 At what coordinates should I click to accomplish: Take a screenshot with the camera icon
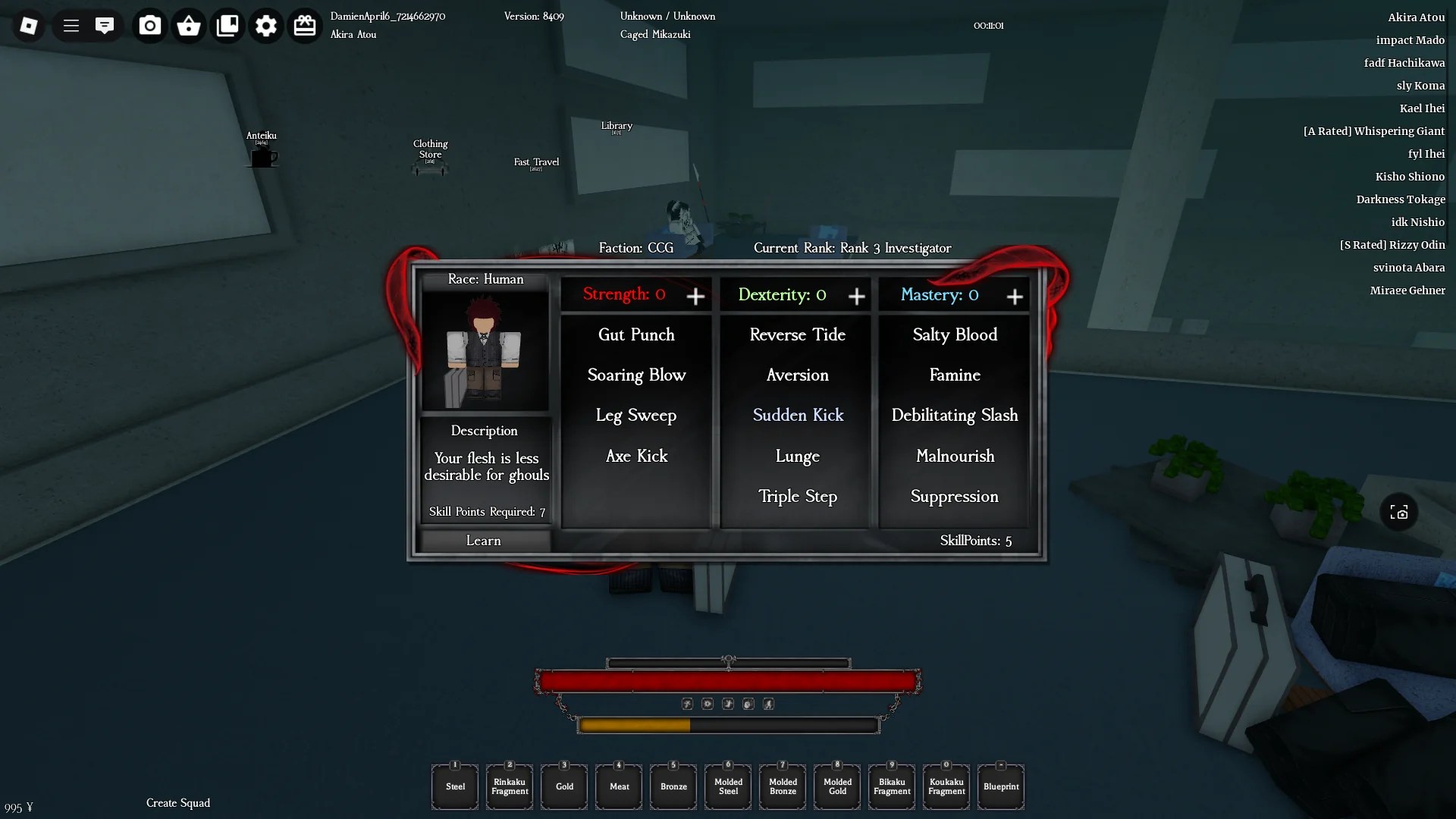click(149, 25)
